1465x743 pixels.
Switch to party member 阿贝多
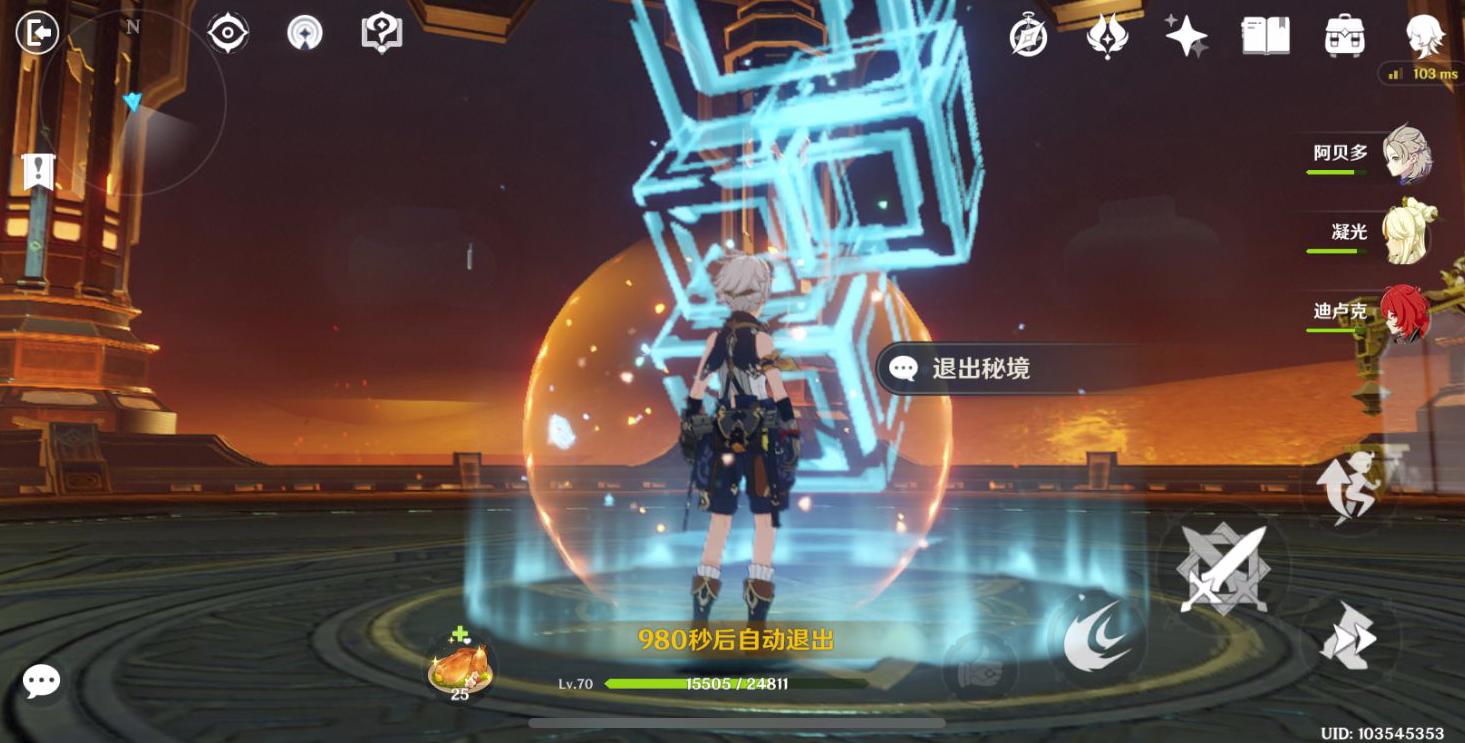[1405, 154]
